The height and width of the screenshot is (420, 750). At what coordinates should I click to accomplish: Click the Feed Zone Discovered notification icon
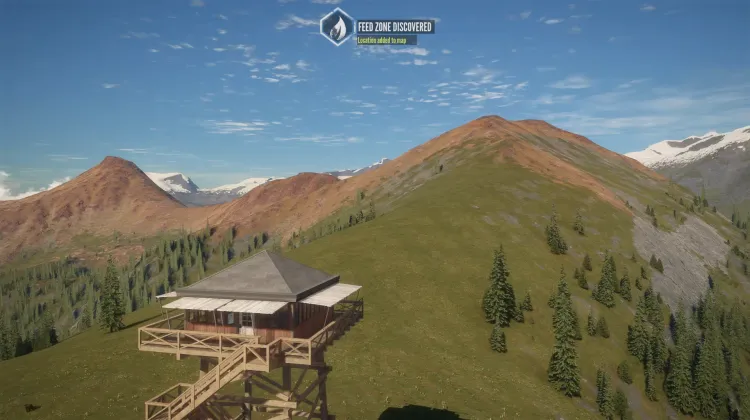click(x=337, y=27)
